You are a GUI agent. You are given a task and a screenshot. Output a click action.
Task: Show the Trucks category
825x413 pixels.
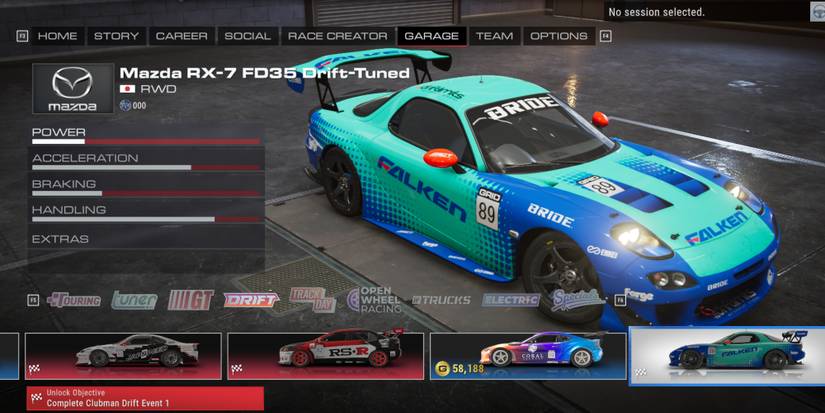(440, 299)
